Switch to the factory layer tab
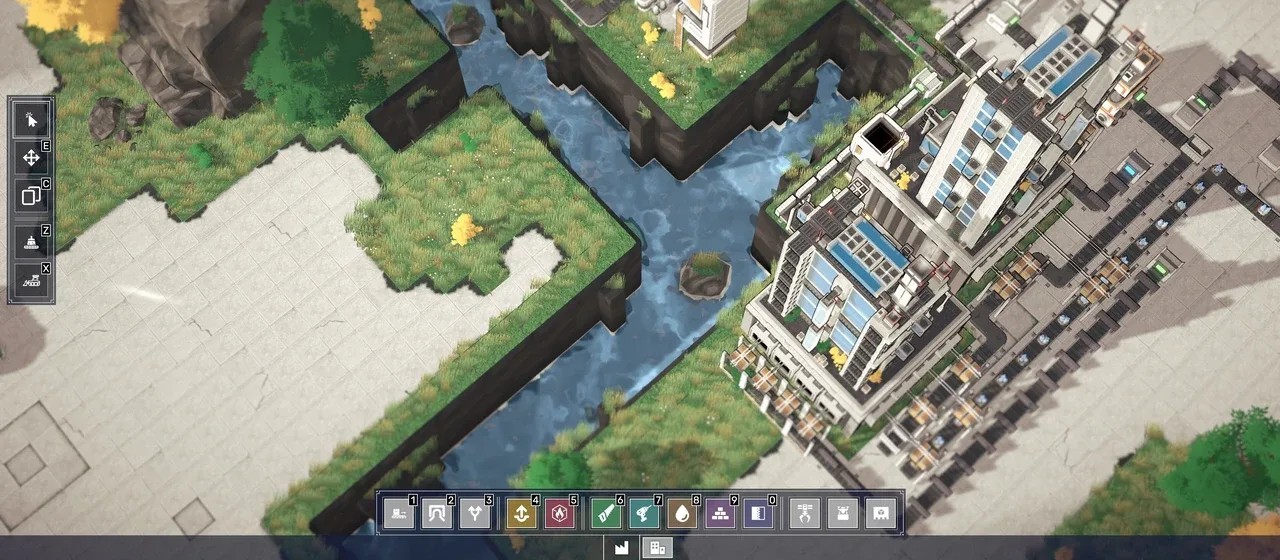The height and width of the screenshot is (560, 1280). [x=621, y=548]
